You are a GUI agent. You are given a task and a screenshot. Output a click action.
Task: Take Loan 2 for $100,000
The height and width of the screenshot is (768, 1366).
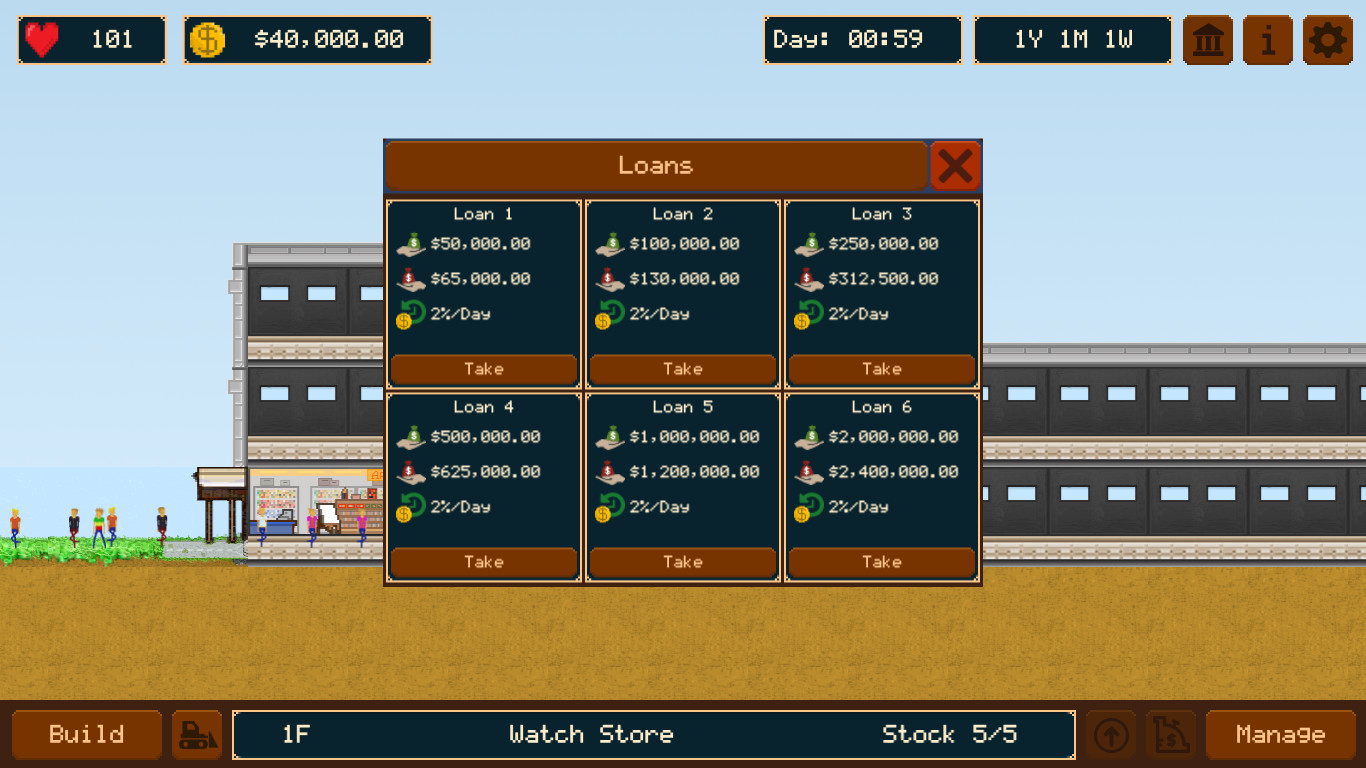click(682, 369)
